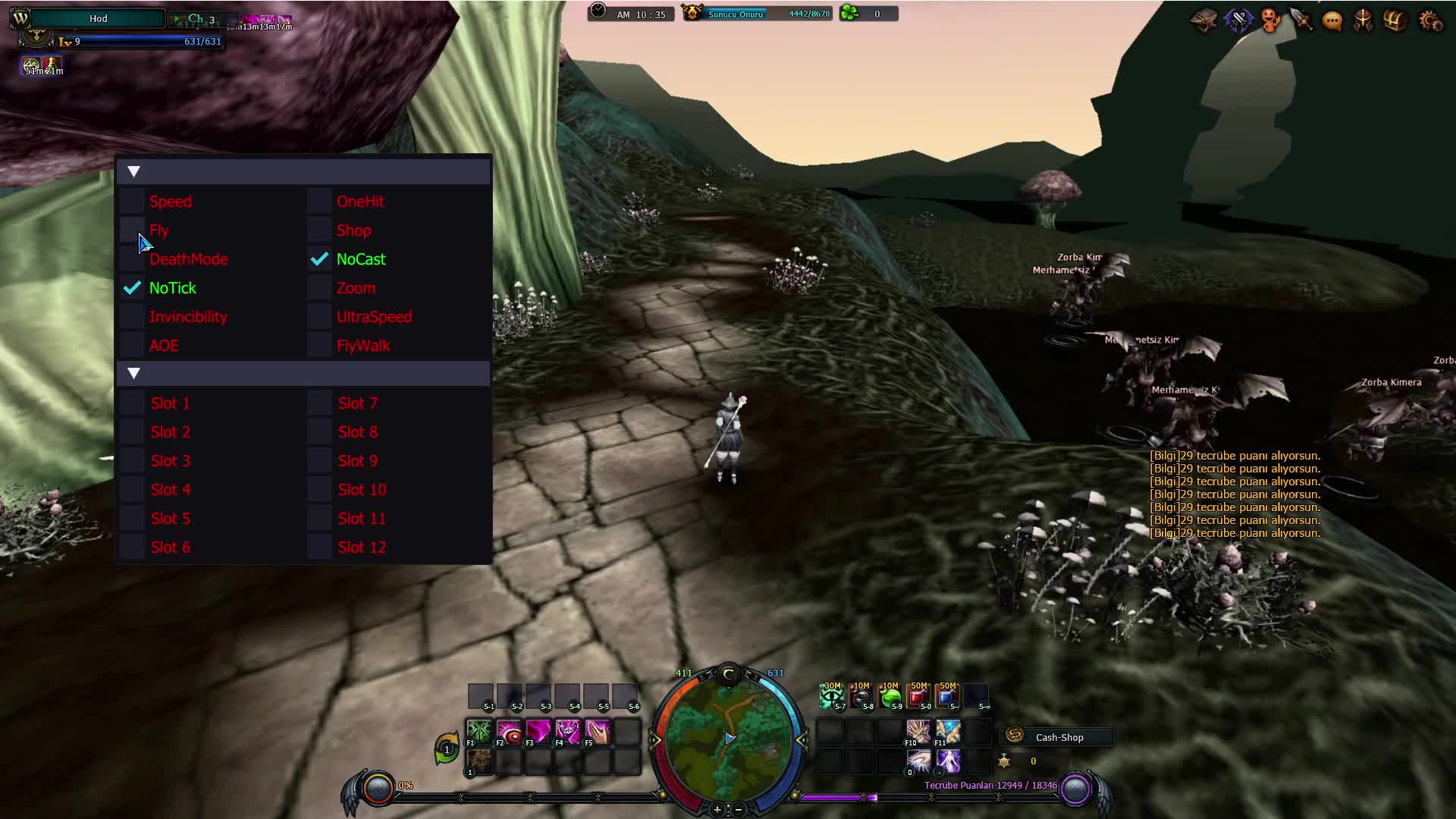Zoom out the minimap with minus button

739,810
